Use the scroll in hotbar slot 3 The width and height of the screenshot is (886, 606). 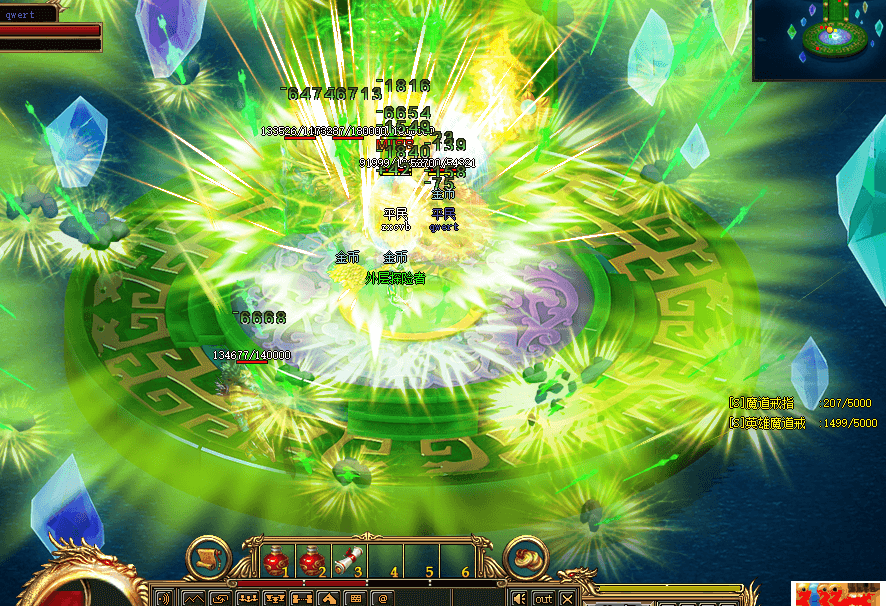tap(349, 560)
